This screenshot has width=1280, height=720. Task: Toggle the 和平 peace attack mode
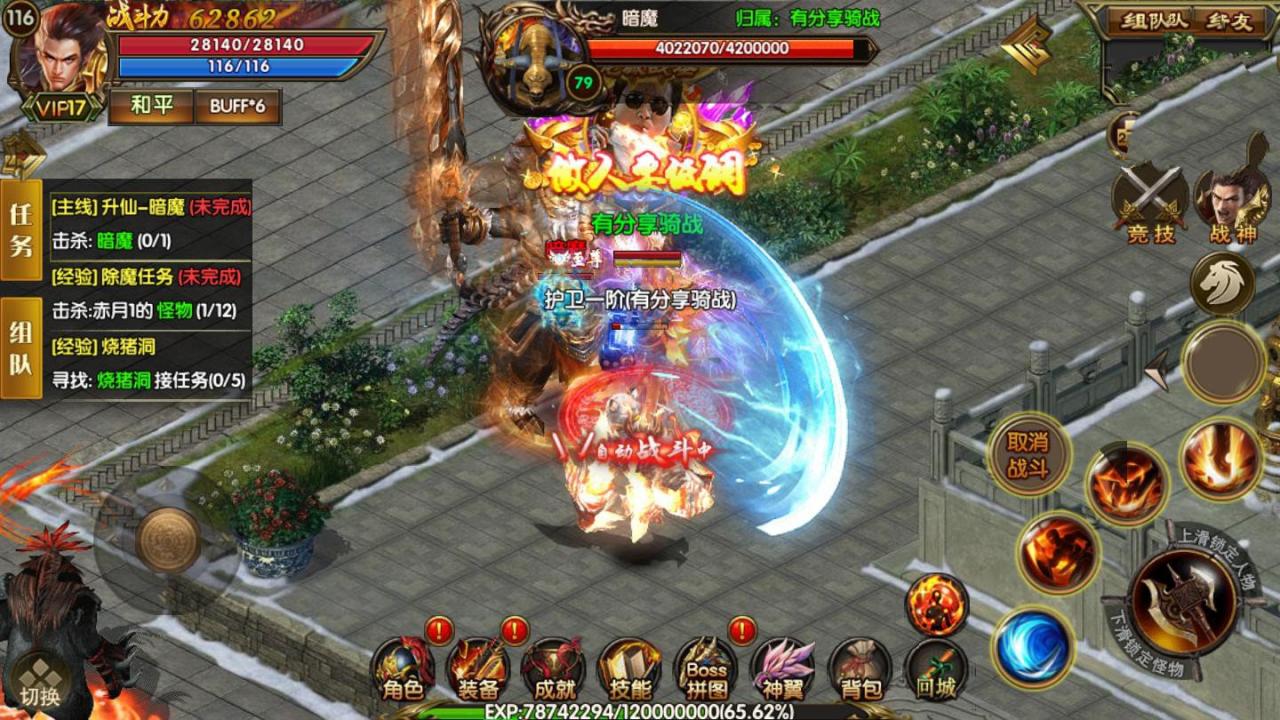pos(151,106)
